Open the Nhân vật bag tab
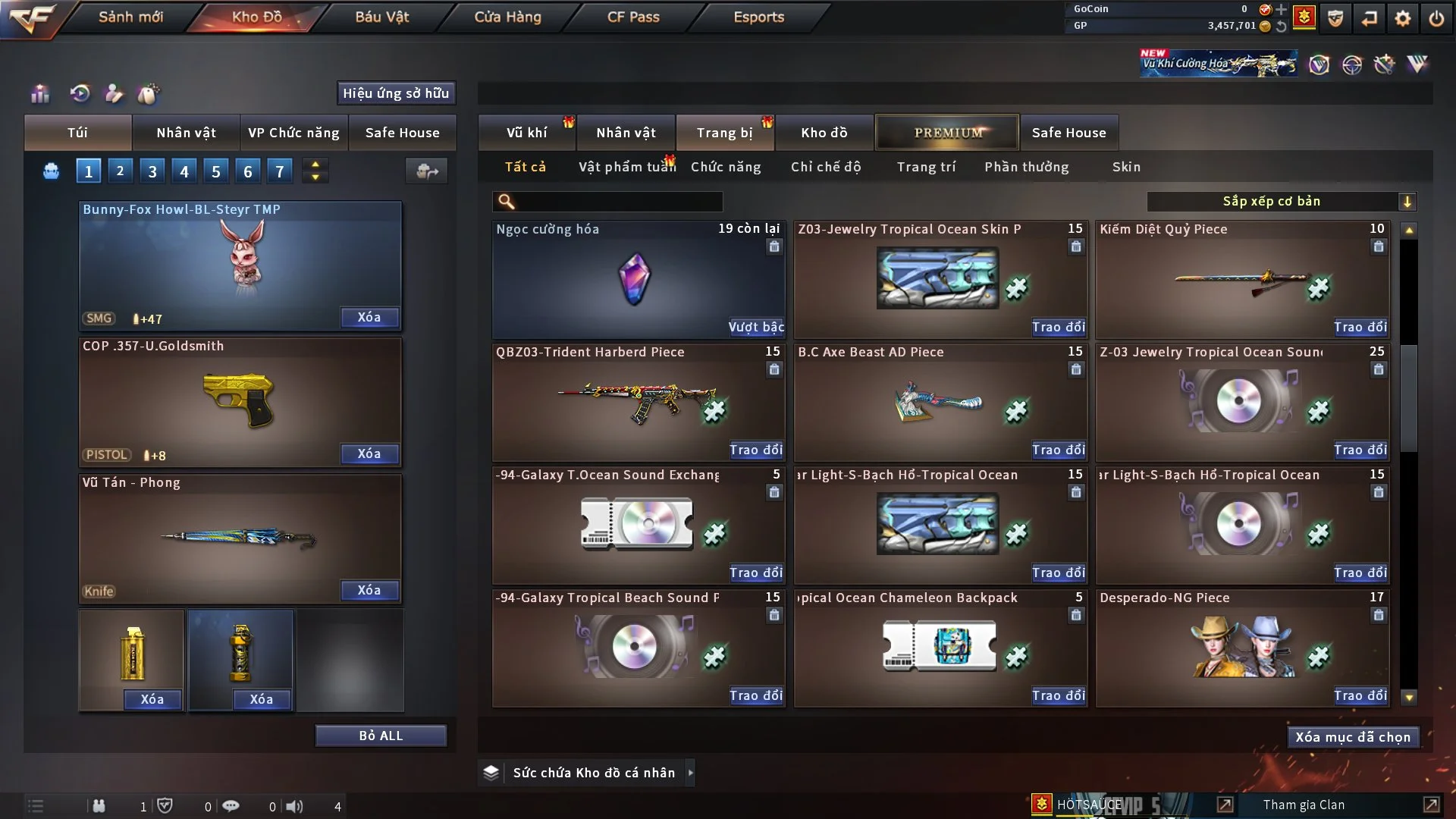Image resolution: width=1456 pixels, height=819 pixels. pos(186,133)
